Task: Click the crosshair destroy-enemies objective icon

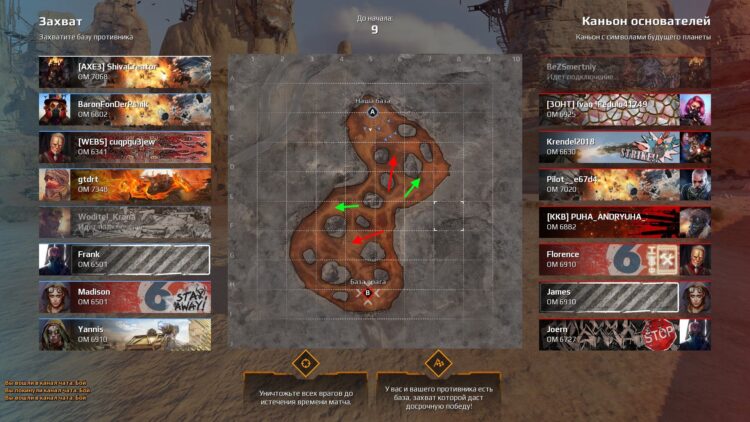Action: [x=304, y=361]
